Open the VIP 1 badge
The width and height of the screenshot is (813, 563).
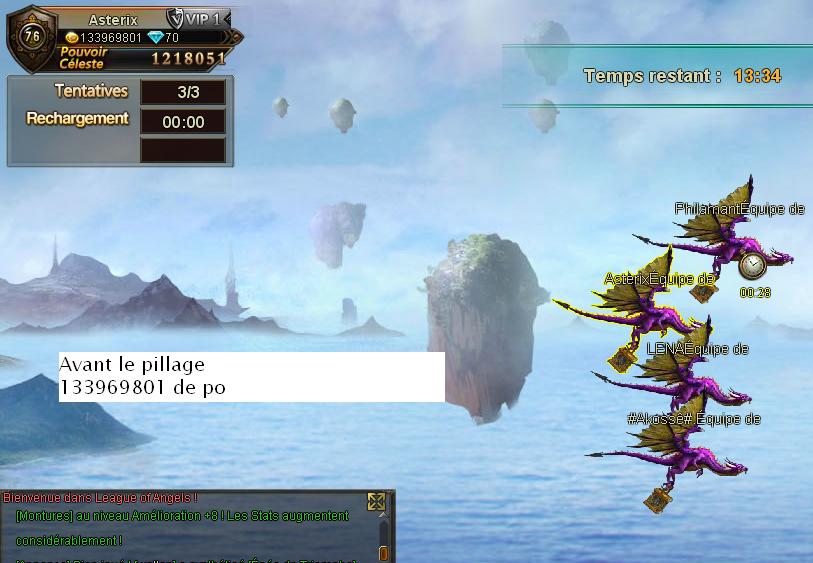pyautogui.click(x=198, y=20)
